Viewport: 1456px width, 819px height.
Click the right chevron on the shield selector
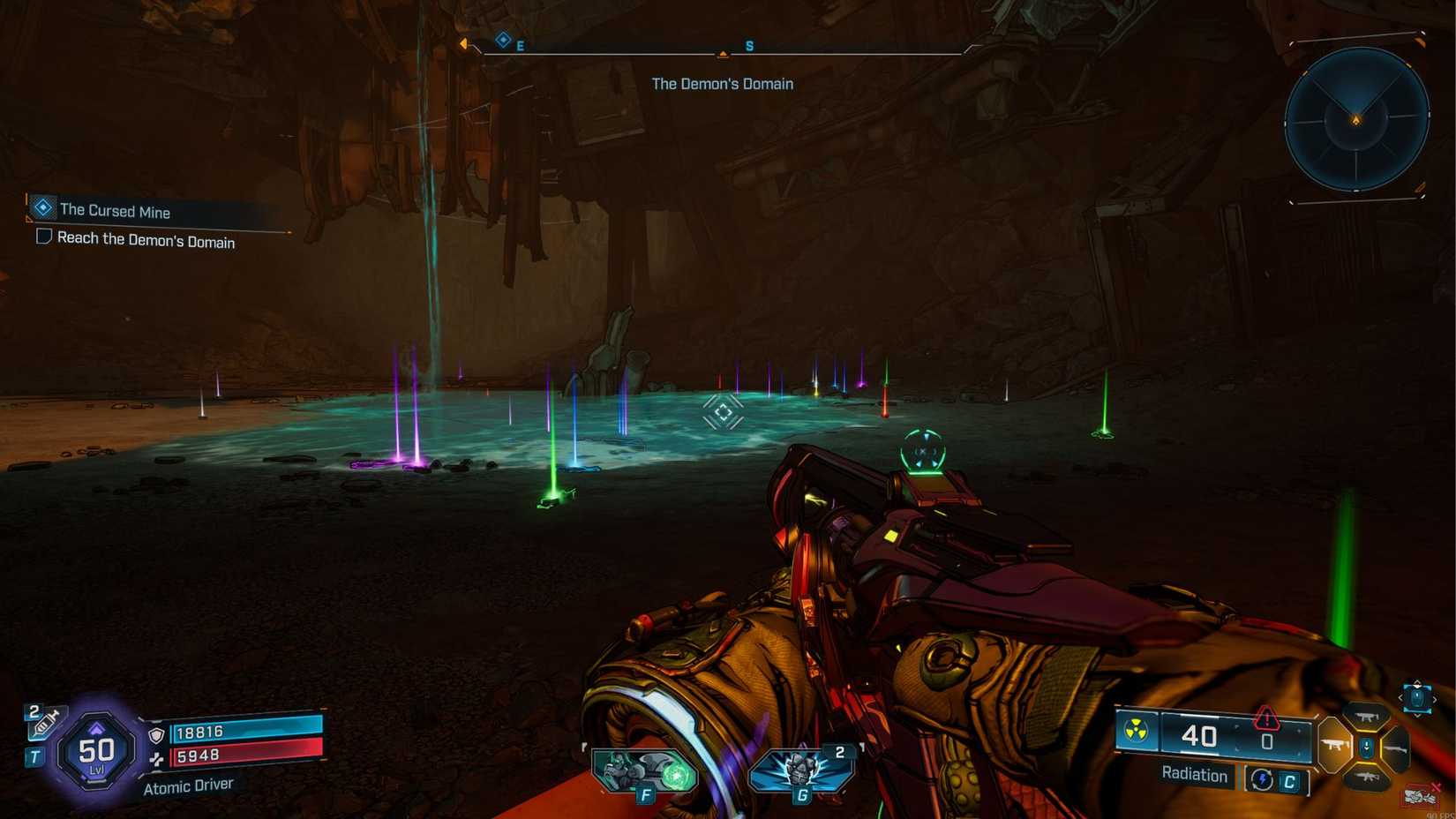pos(1434,698)
